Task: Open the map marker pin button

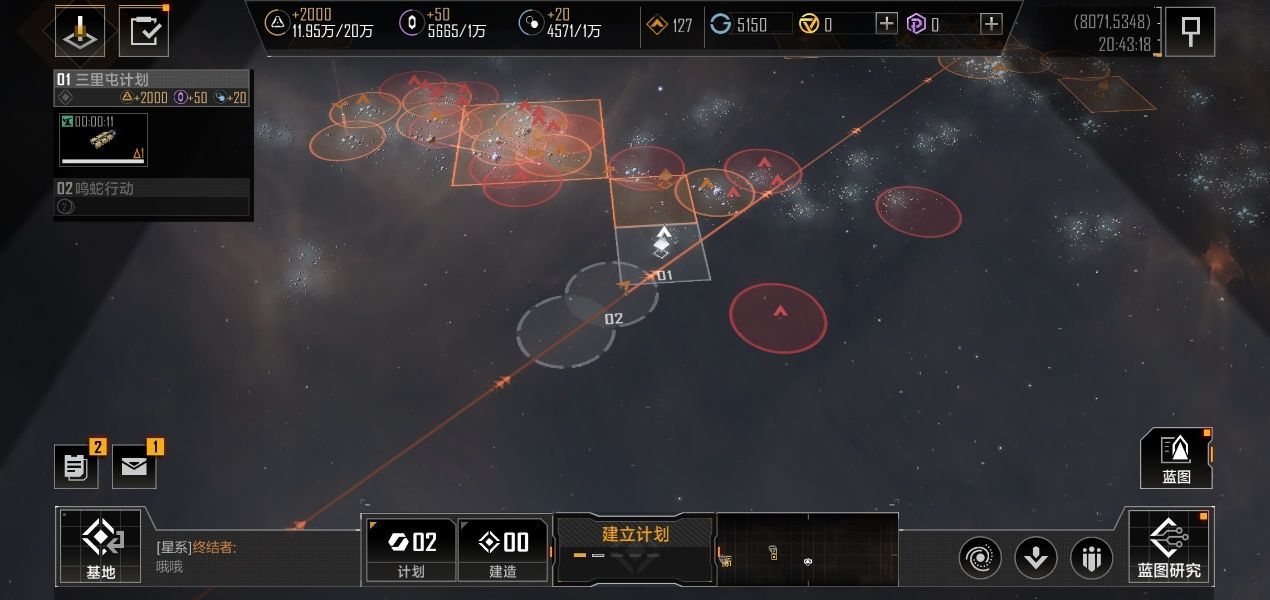Action: 1190,32
